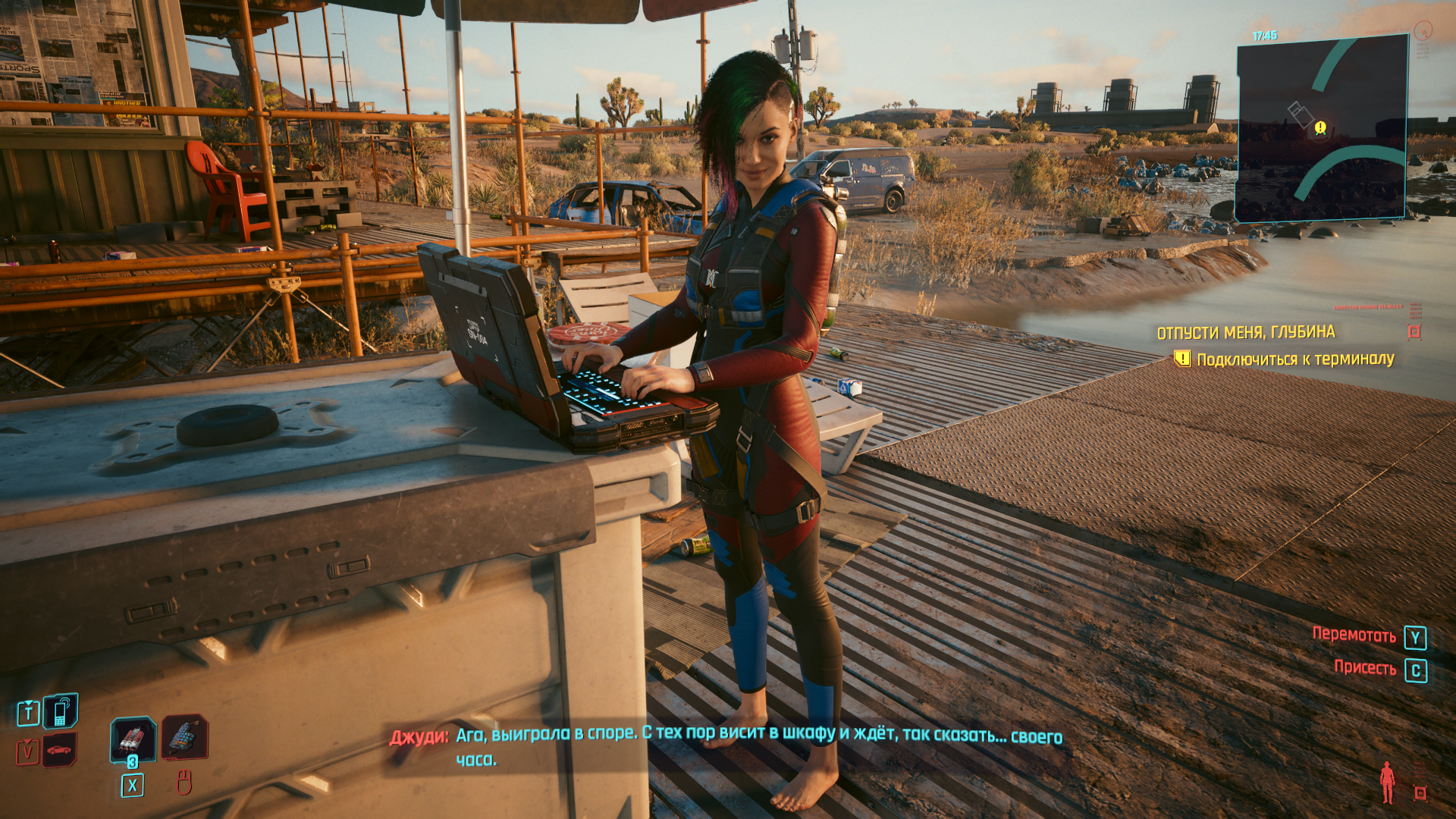Open the minimap
Image resolution: width=1456 pixels, height=819 pixels.
tap(1322, 129)
